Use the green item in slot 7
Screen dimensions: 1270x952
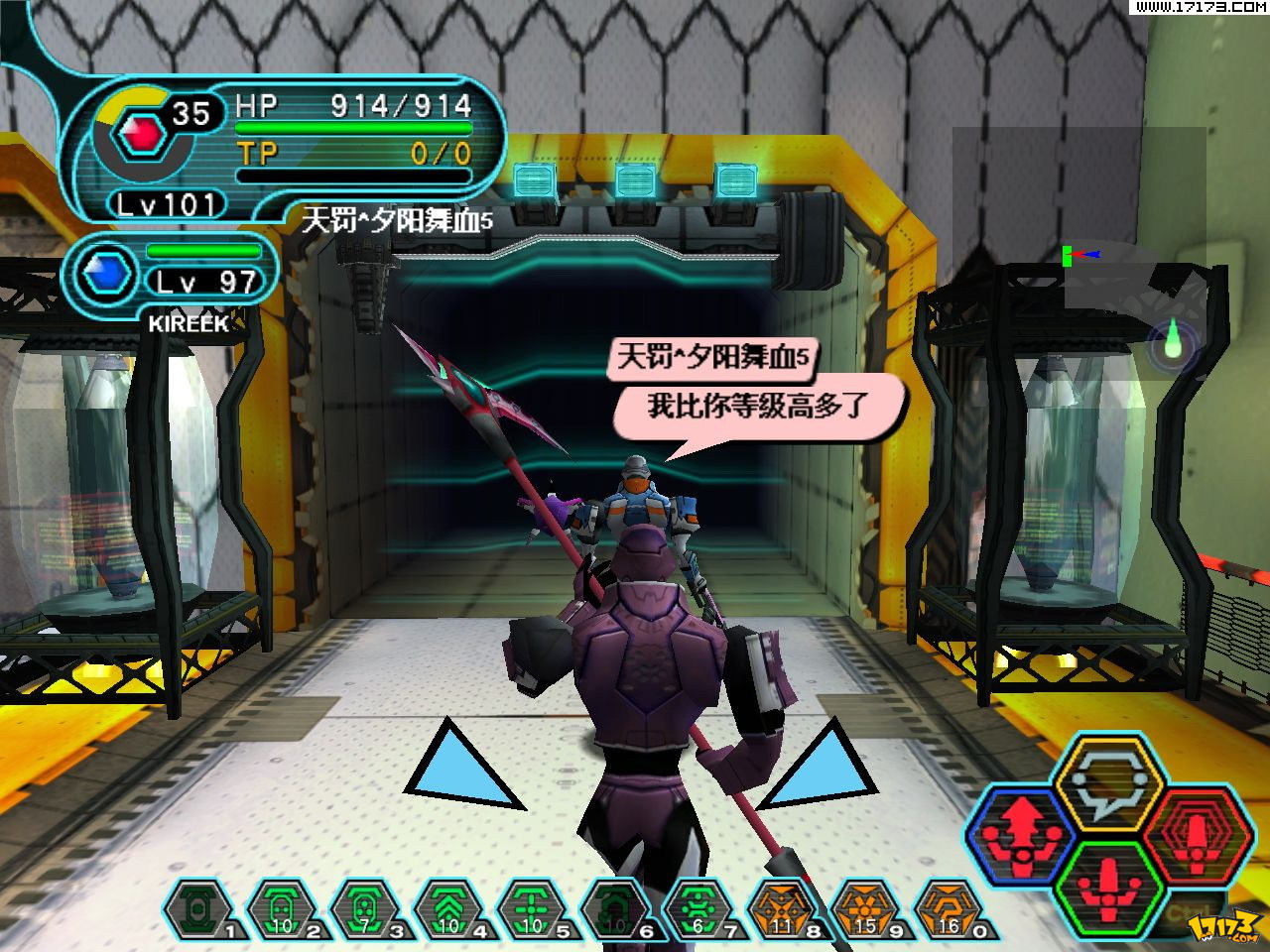pyautogui.click(x=698, y=909)
